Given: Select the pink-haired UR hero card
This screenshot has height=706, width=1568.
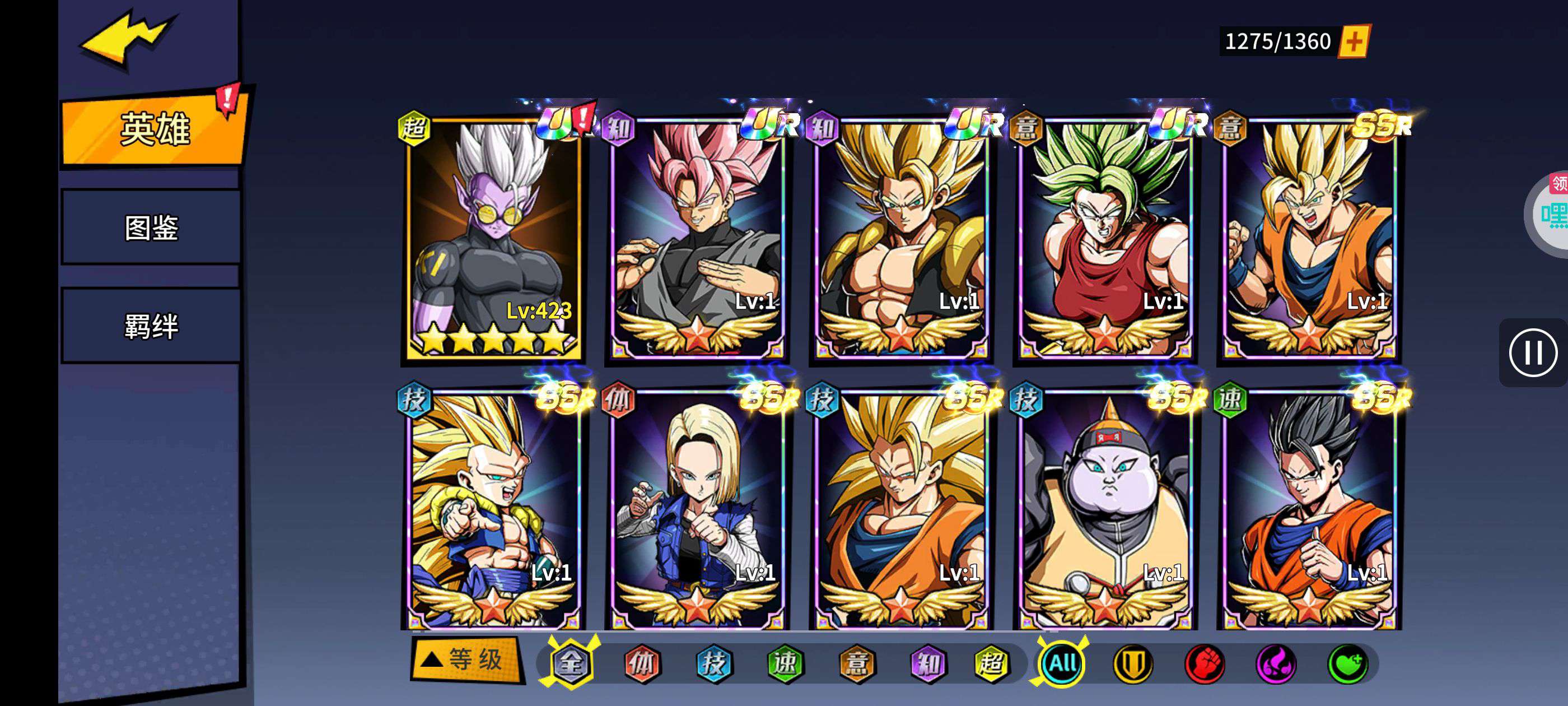Looking at the screenshot, I should click(x=697, y=238).
